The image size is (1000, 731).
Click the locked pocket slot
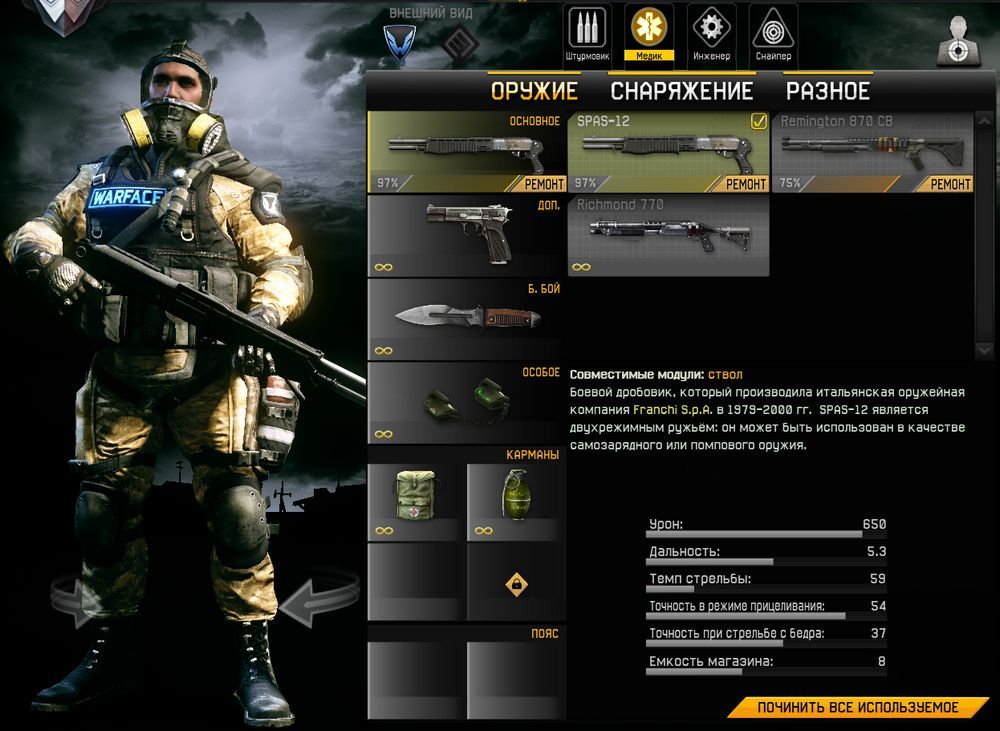pos(516,582)
